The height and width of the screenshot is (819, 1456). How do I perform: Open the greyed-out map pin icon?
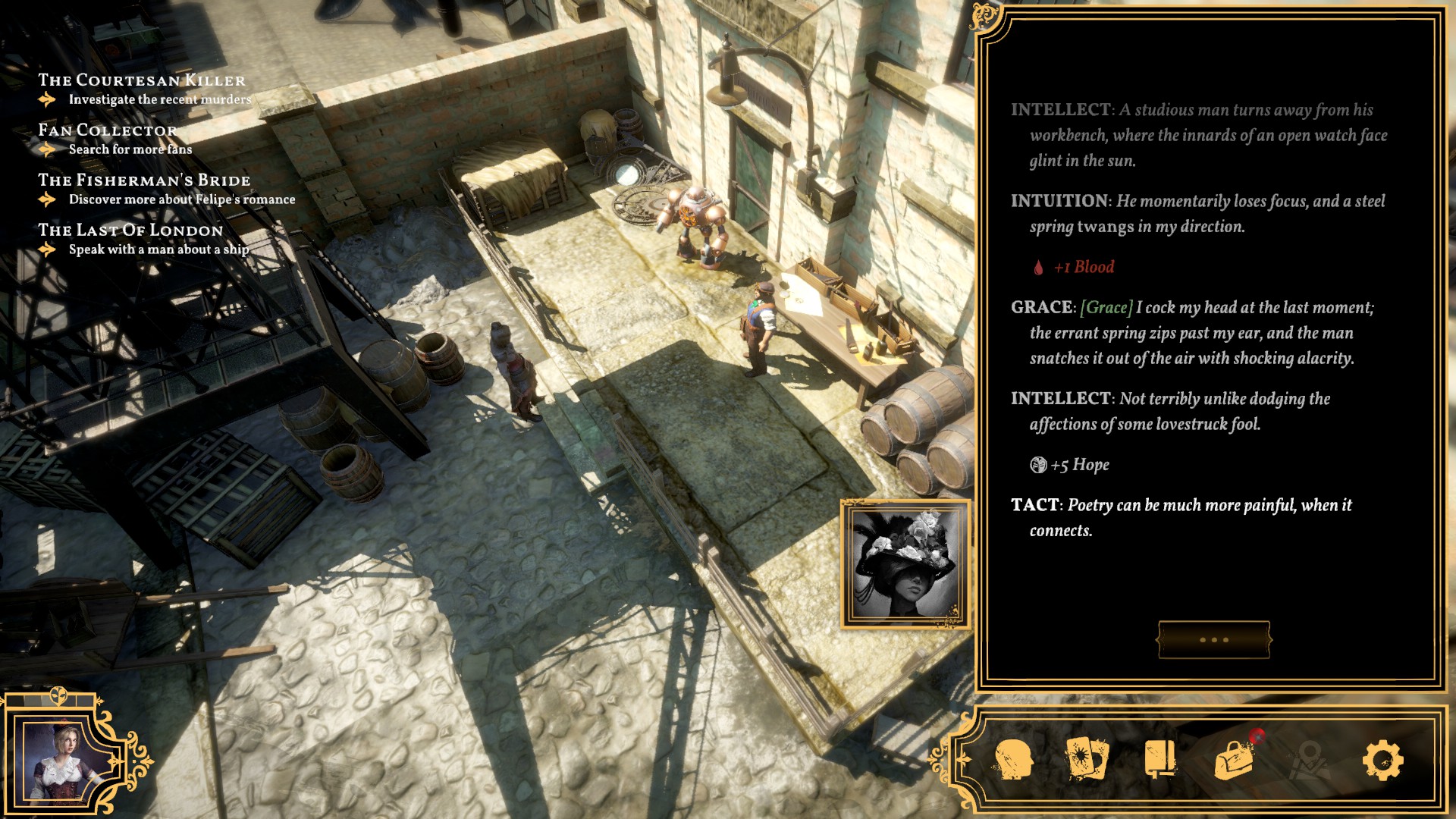(x=1308, y=760)
